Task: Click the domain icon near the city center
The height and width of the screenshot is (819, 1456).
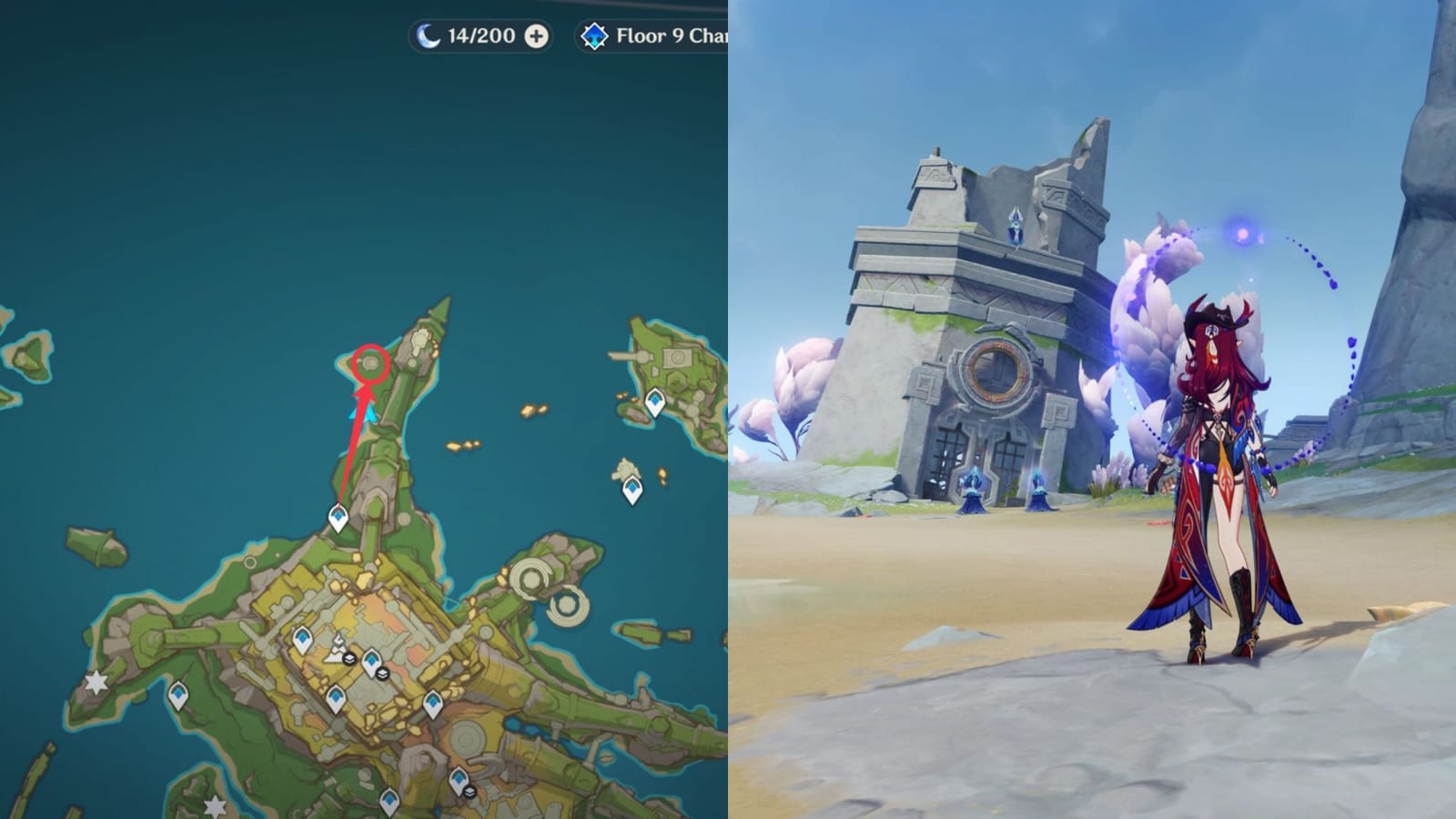Action: pyautogui.click(x=349, y=659)
